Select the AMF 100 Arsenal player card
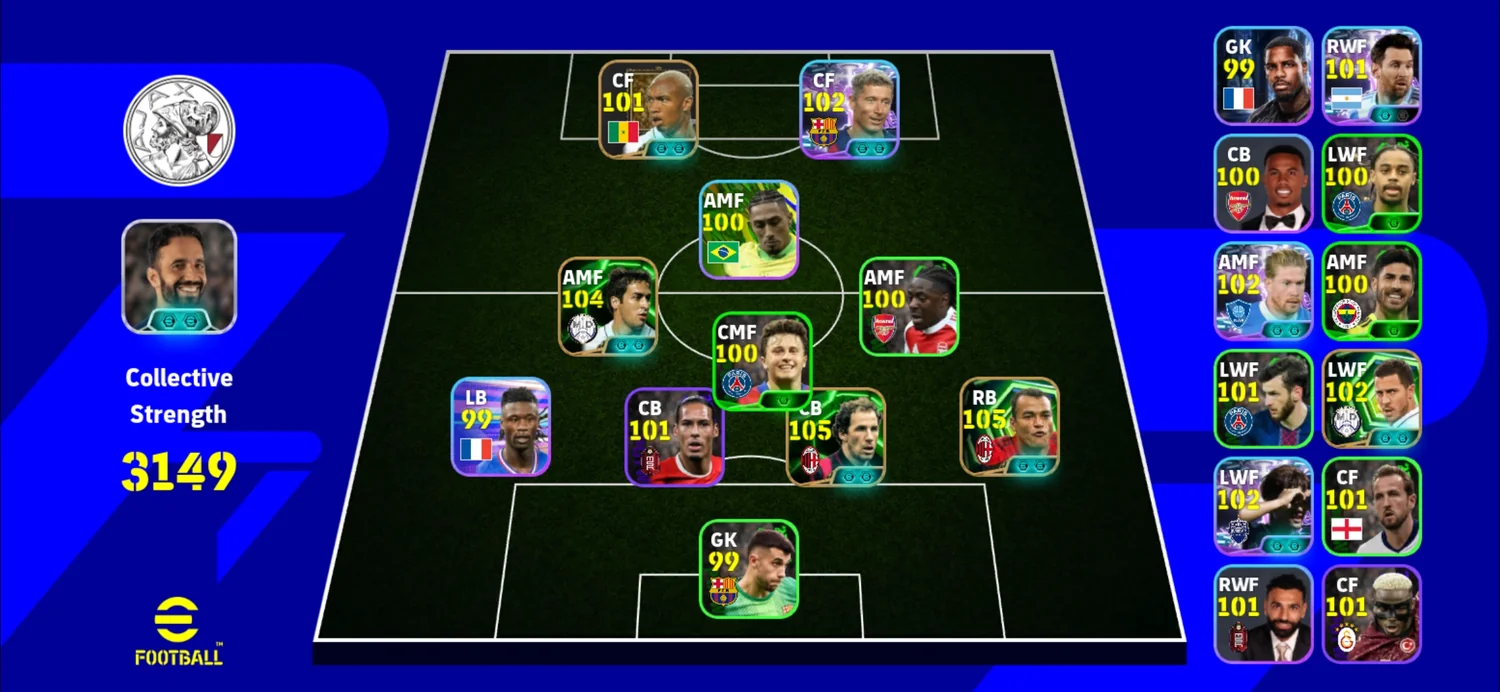Image resolution: width=1500 pixels, height=692 pixels. 909,306
